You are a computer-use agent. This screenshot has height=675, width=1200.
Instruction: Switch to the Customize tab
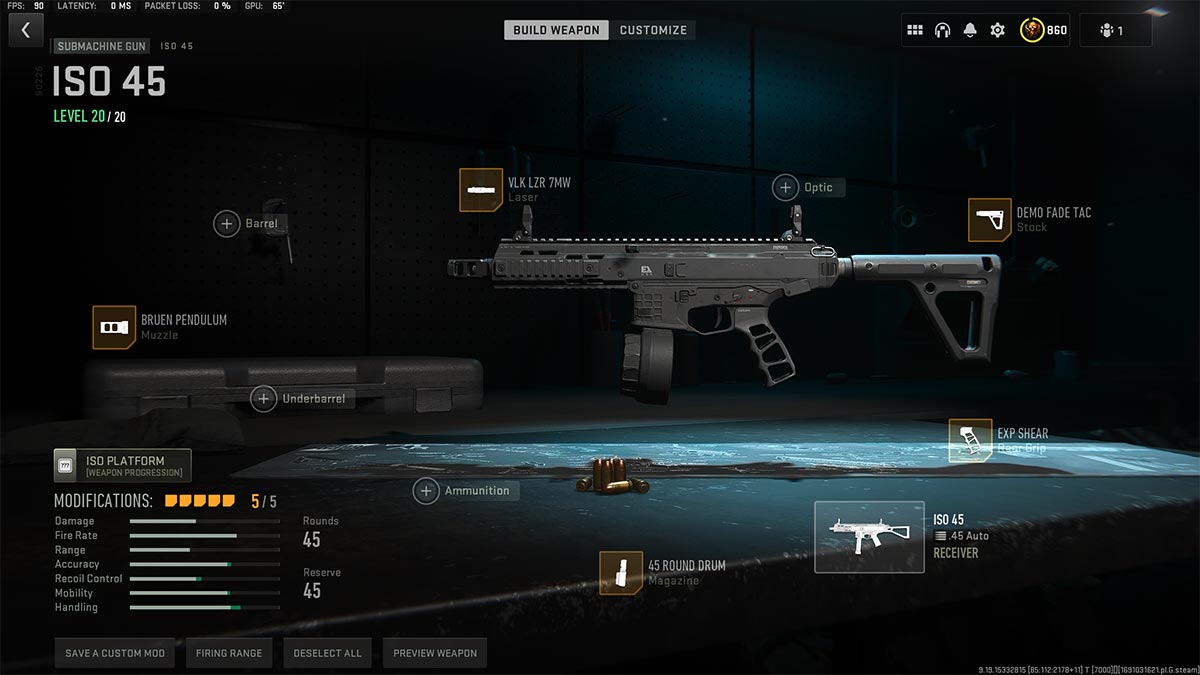[653, 30]
